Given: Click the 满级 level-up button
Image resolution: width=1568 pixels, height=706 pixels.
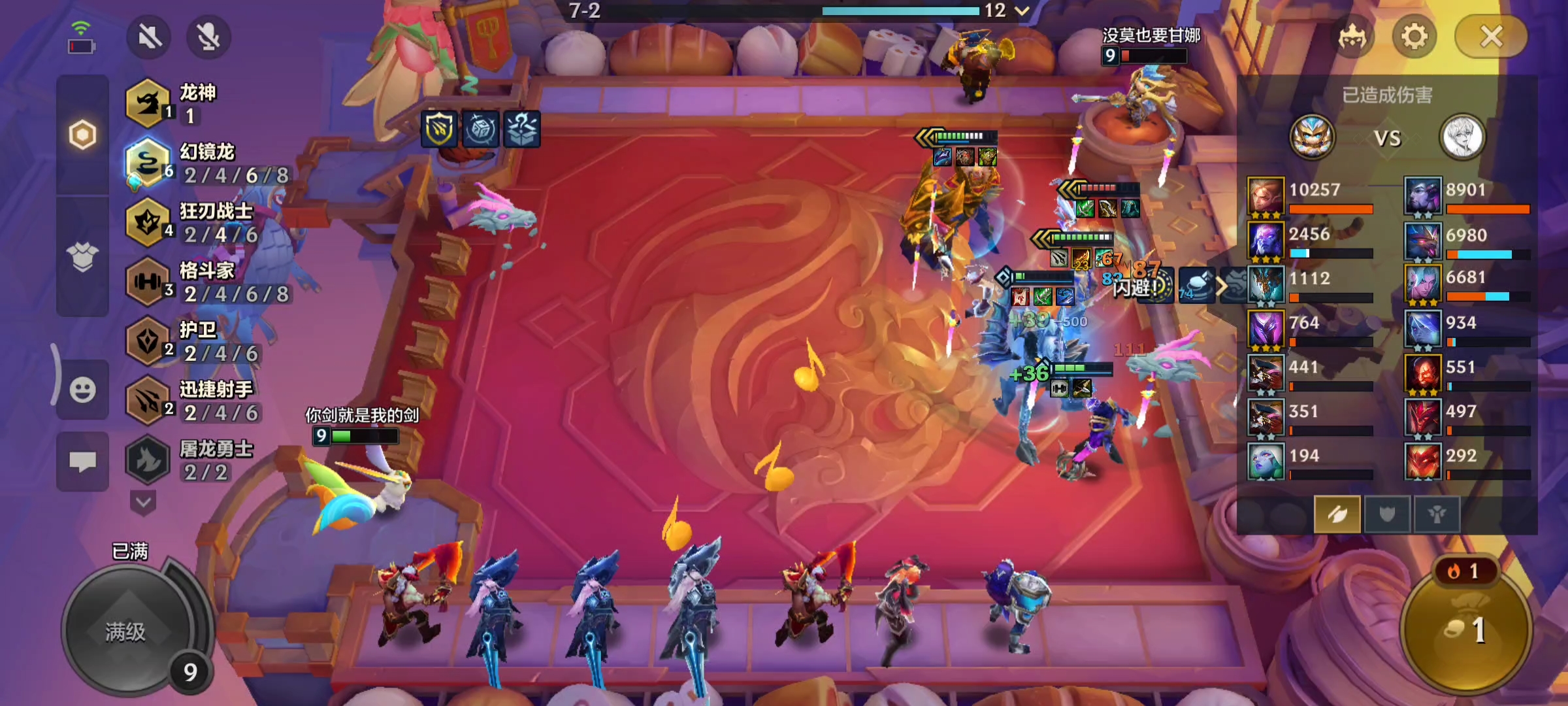Looking at the screenshot, I should [126, 631].
